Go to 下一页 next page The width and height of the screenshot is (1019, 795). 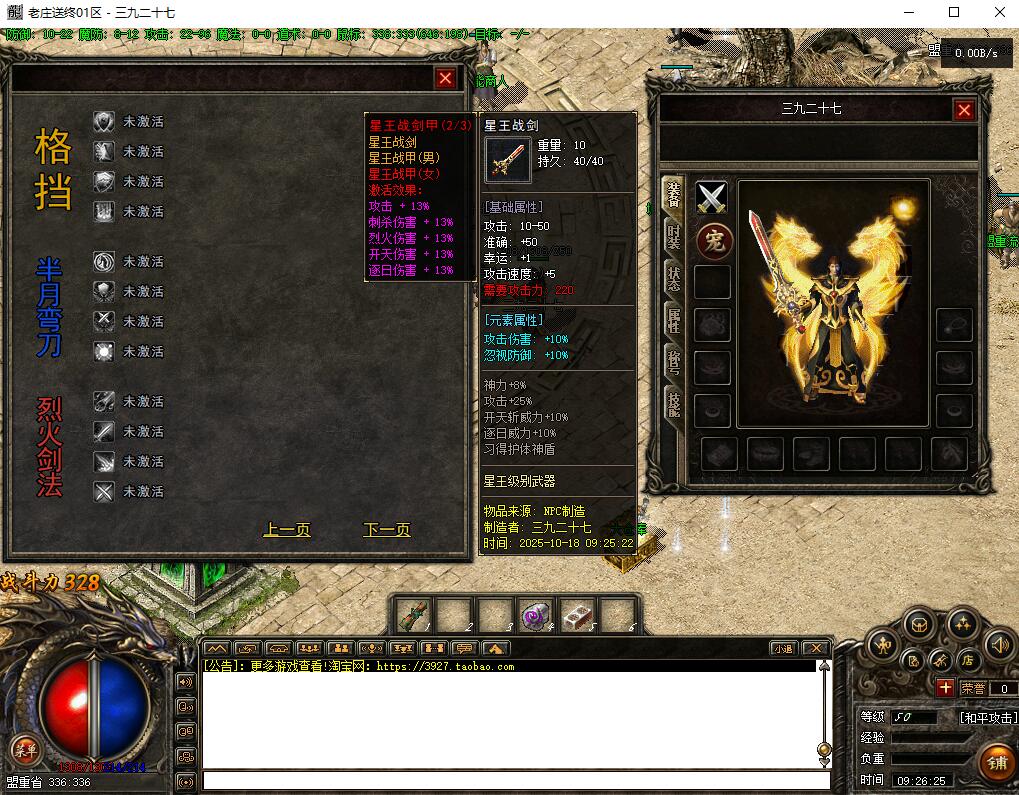tap(387, 530)
